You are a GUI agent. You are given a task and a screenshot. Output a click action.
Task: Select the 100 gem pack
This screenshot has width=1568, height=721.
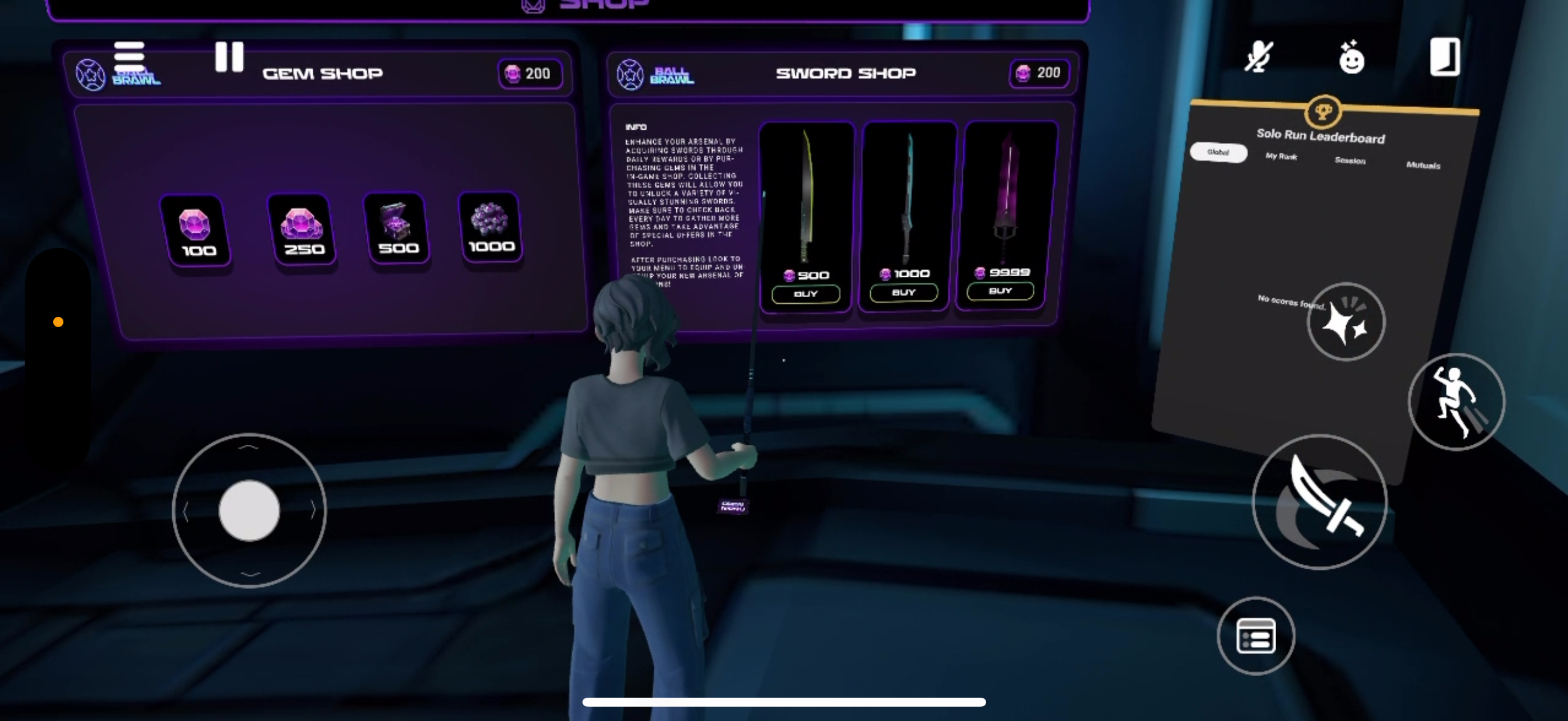[x=196, y=231]
